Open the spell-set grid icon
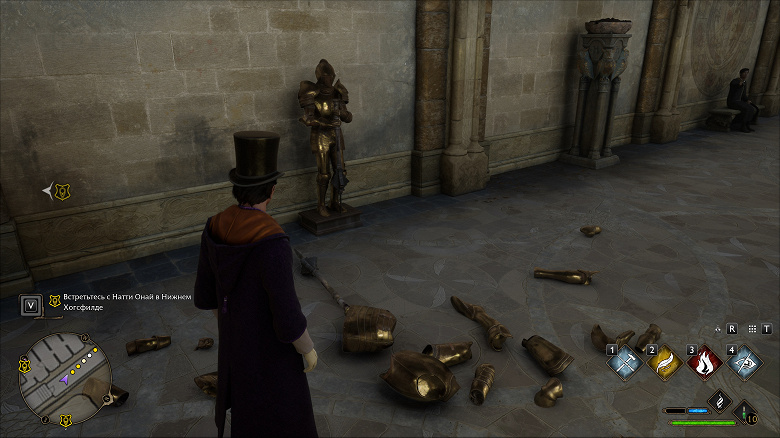 (750, 328)
